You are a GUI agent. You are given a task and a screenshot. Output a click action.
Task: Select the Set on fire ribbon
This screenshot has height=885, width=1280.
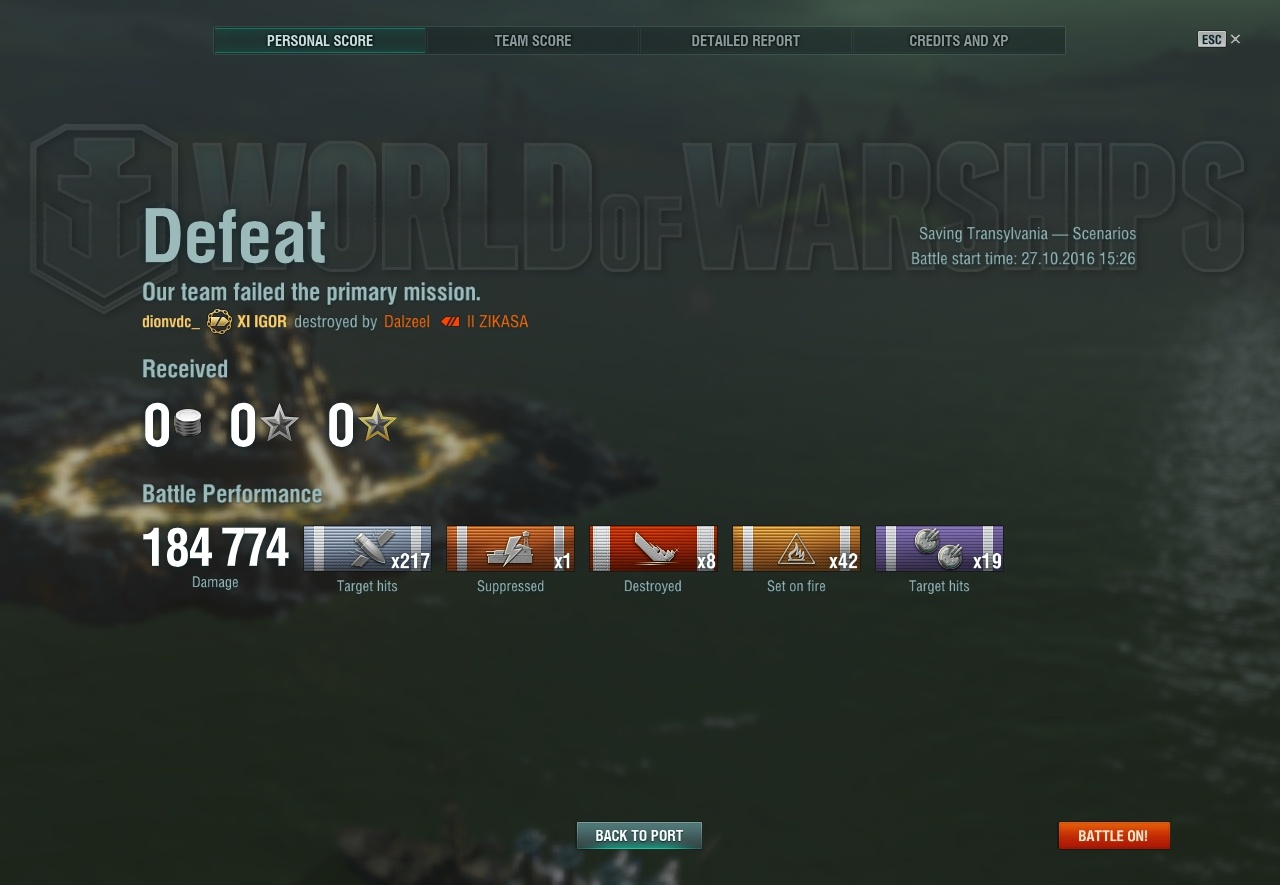click(796, 549)
